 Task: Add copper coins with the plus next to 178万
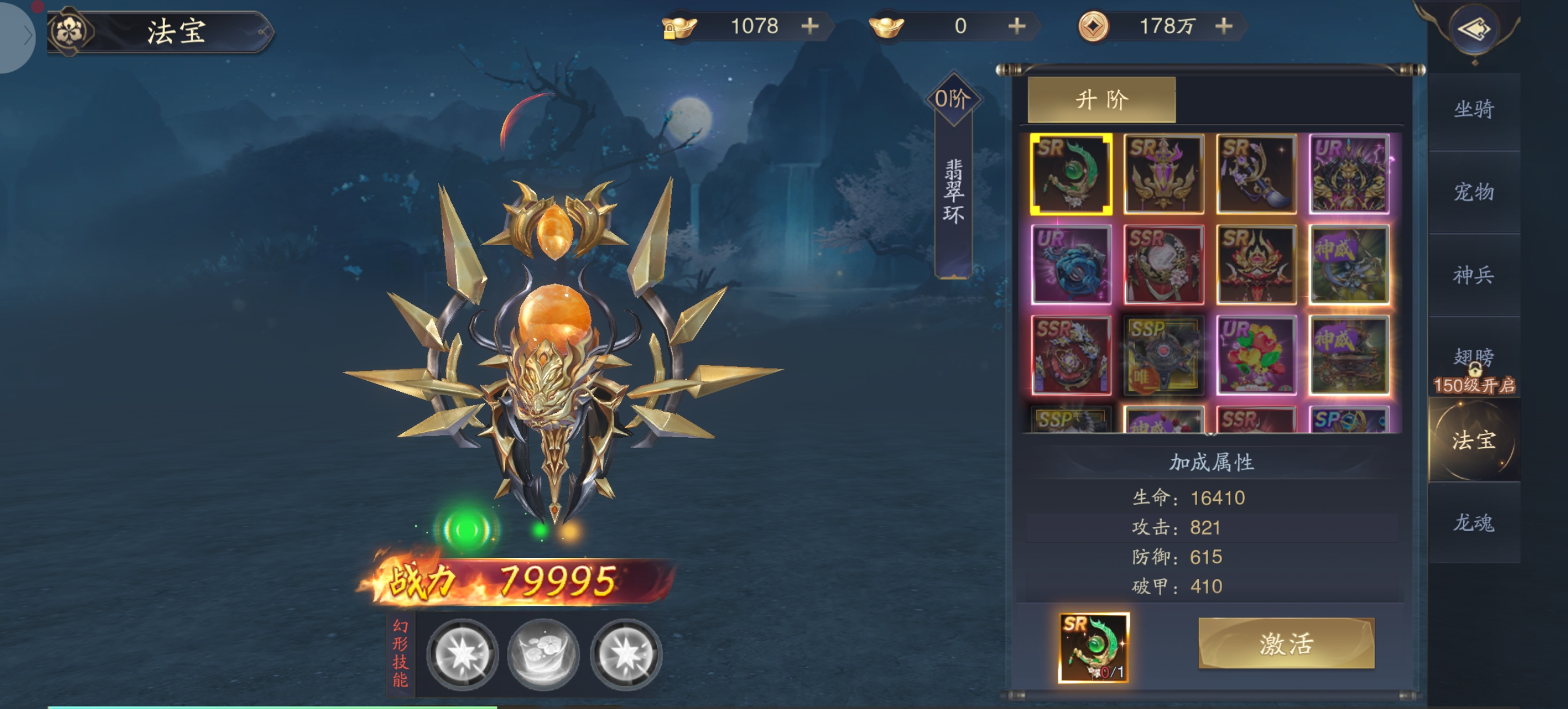1223,26
